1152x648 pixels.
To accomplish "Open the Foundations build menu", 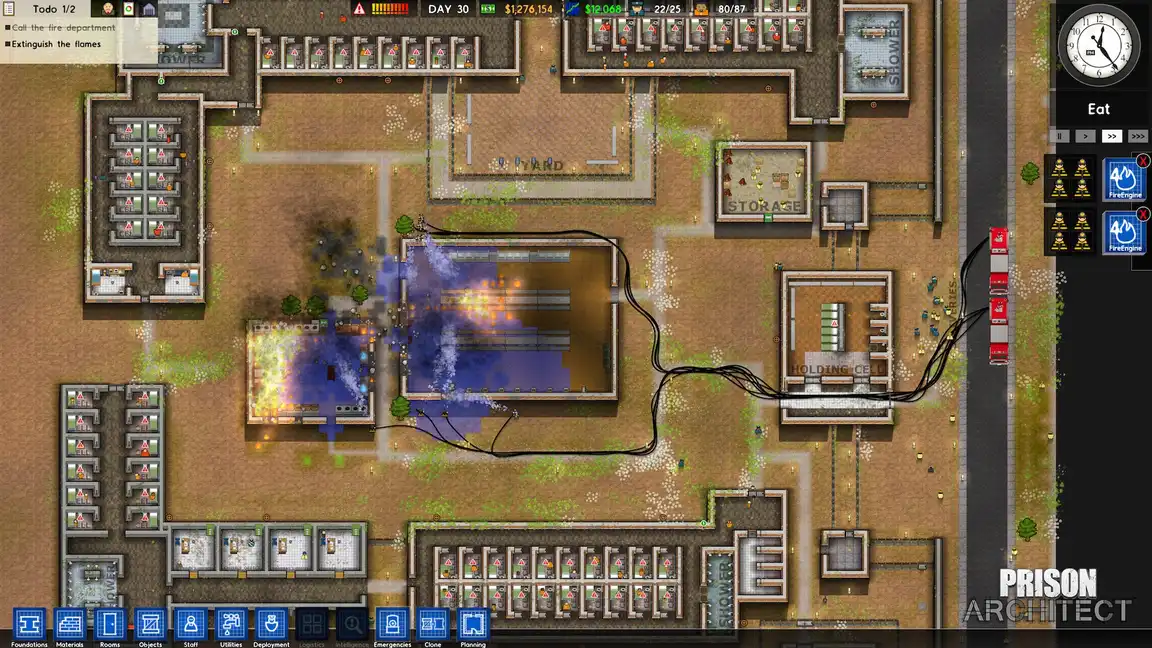I will click(29, 625).
